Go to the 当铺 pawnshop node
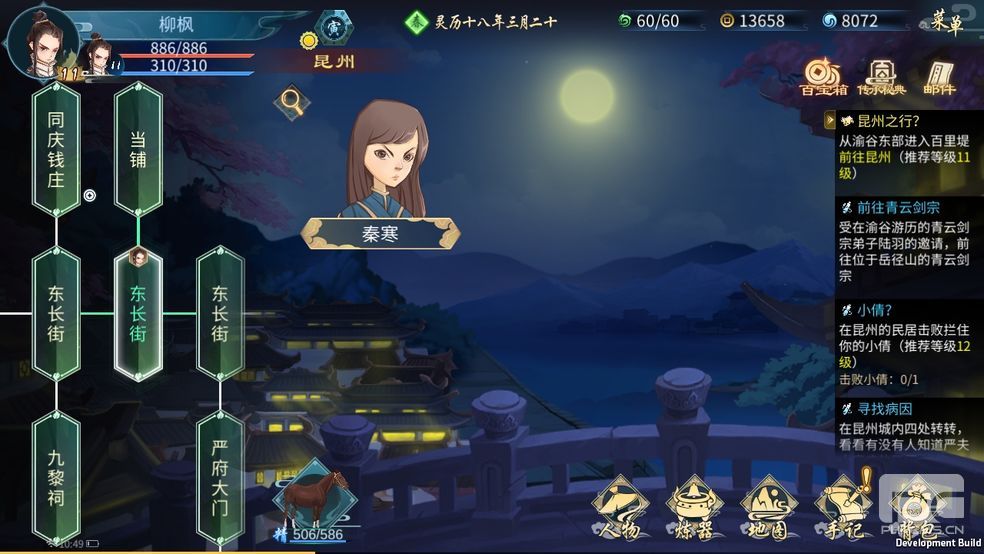Image resolution: width=984 pixels, height=554 pixels. [138, 148]
